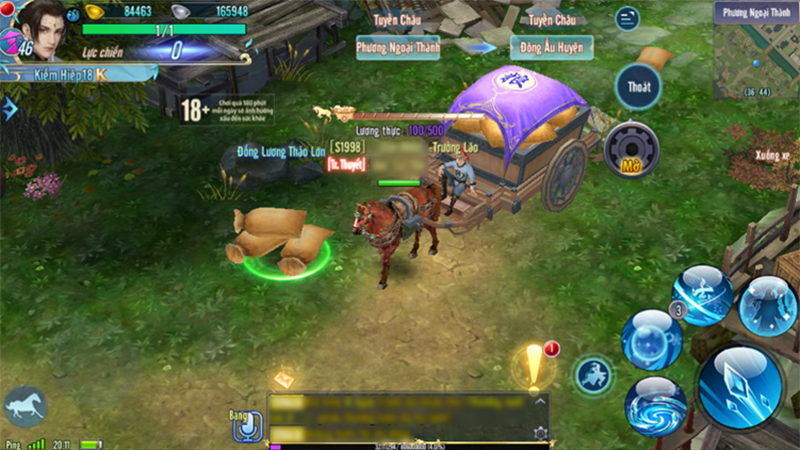The image size is (800, 450).
Task: Activate the frozen figure skill
Action: pyautogui.click(x=768, y=305)
